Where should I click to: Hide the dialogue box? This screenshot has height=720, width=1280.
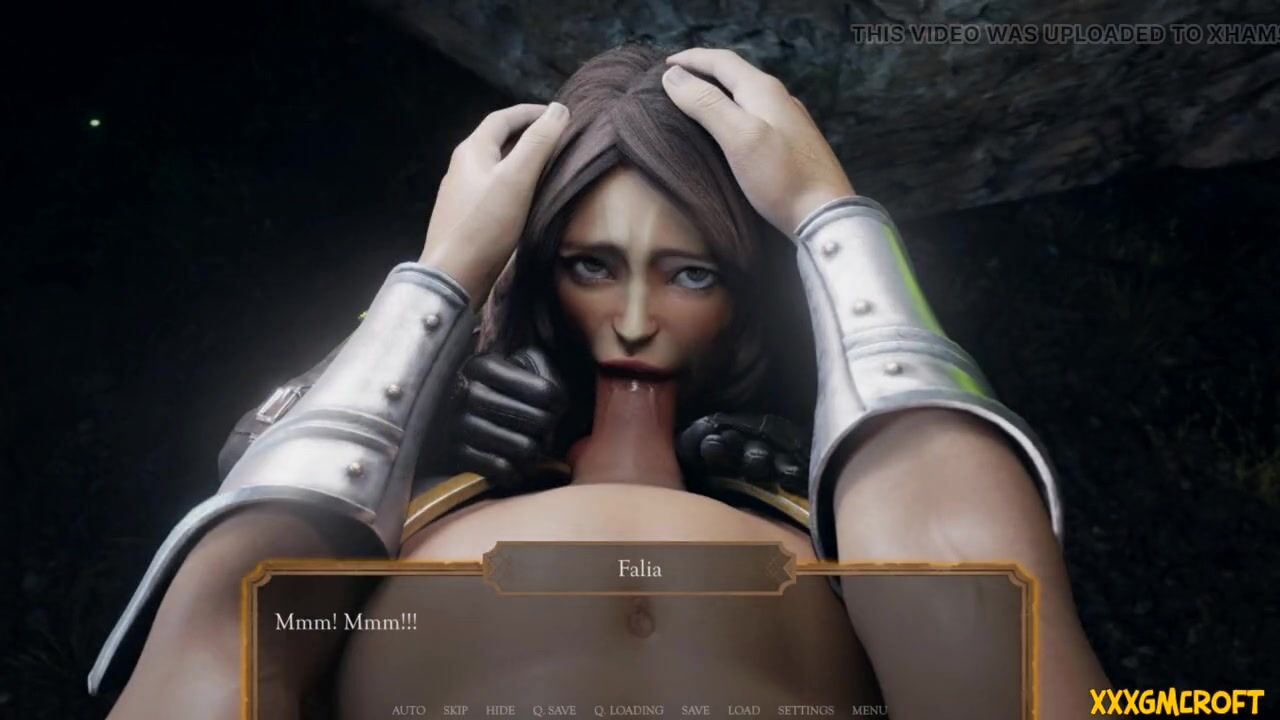coord(500,710)
